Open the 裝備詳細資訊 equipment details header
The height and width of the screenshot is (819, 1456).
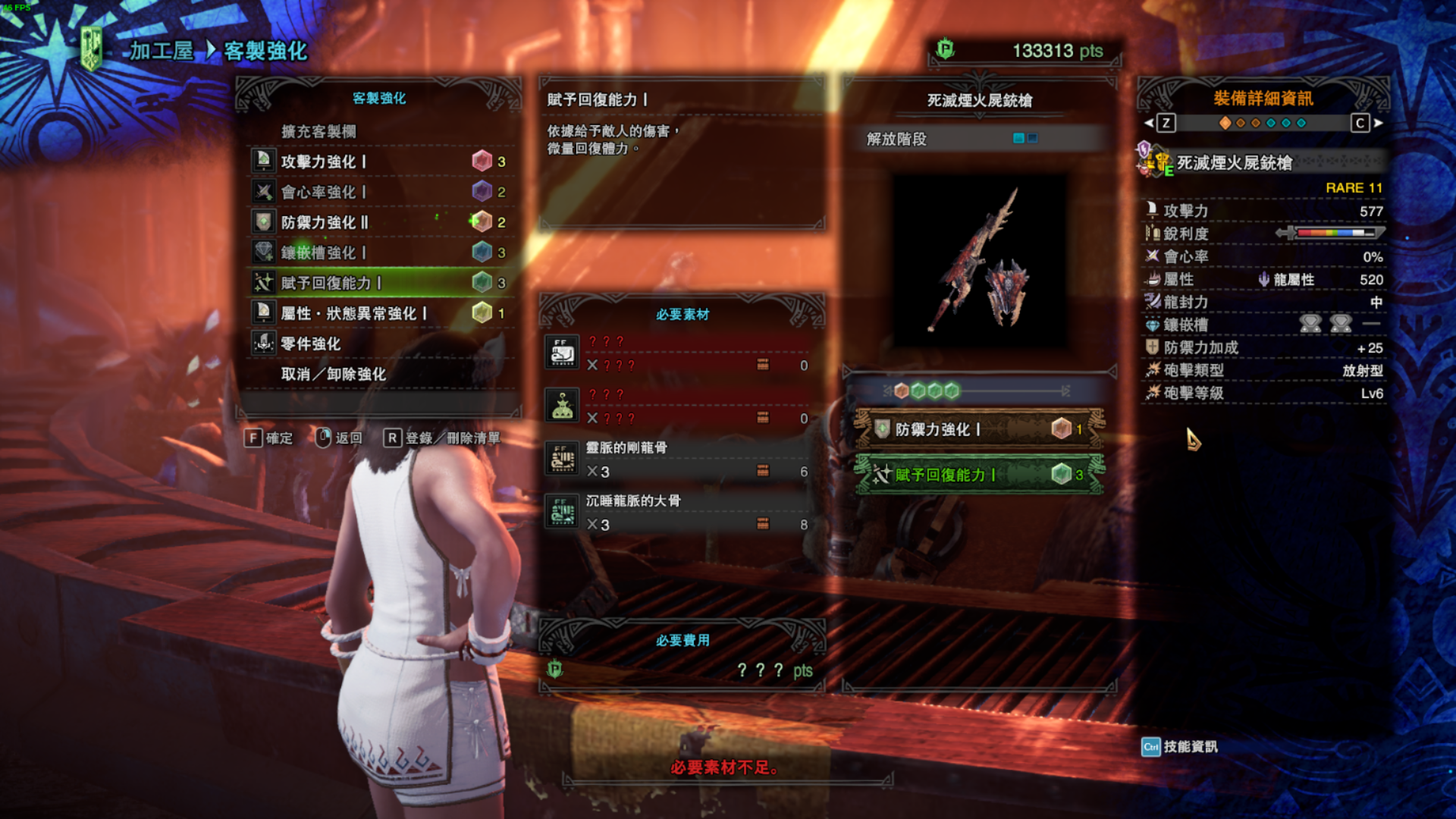click(x=1263, y=99)
